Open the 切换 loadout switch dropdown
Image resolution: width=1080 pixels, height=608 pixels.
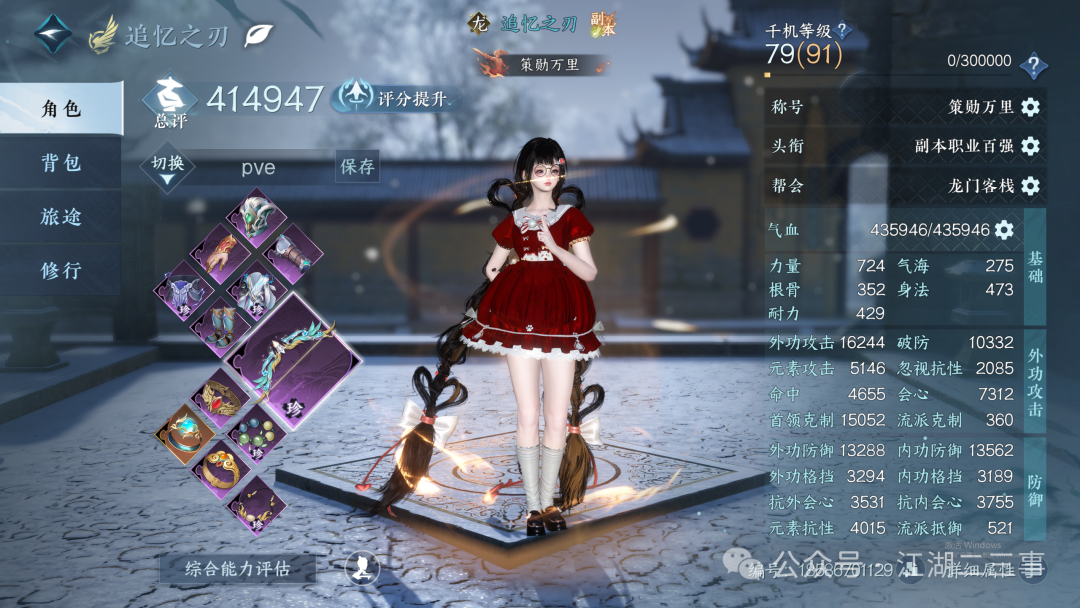(167, 169)
